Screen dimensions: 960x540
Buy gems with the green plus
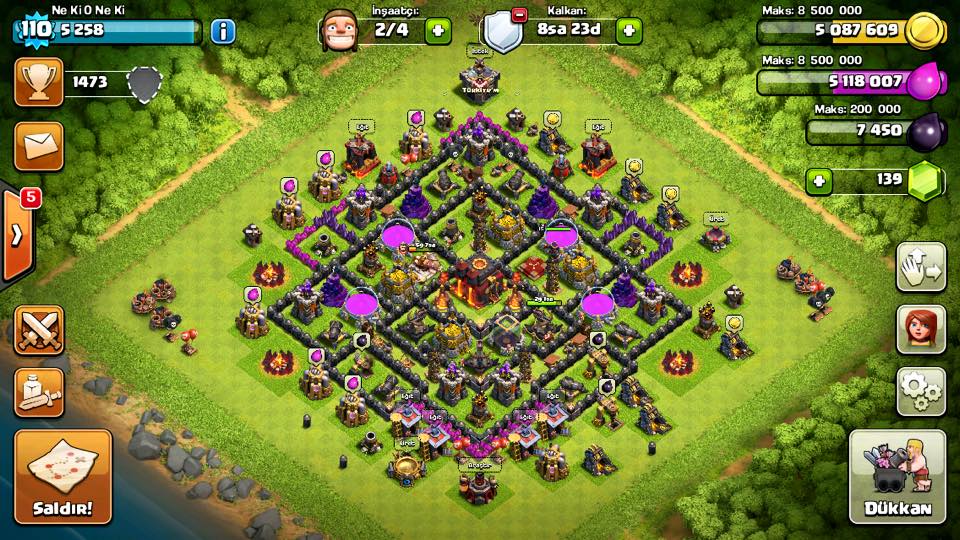(x=820, y=181)
